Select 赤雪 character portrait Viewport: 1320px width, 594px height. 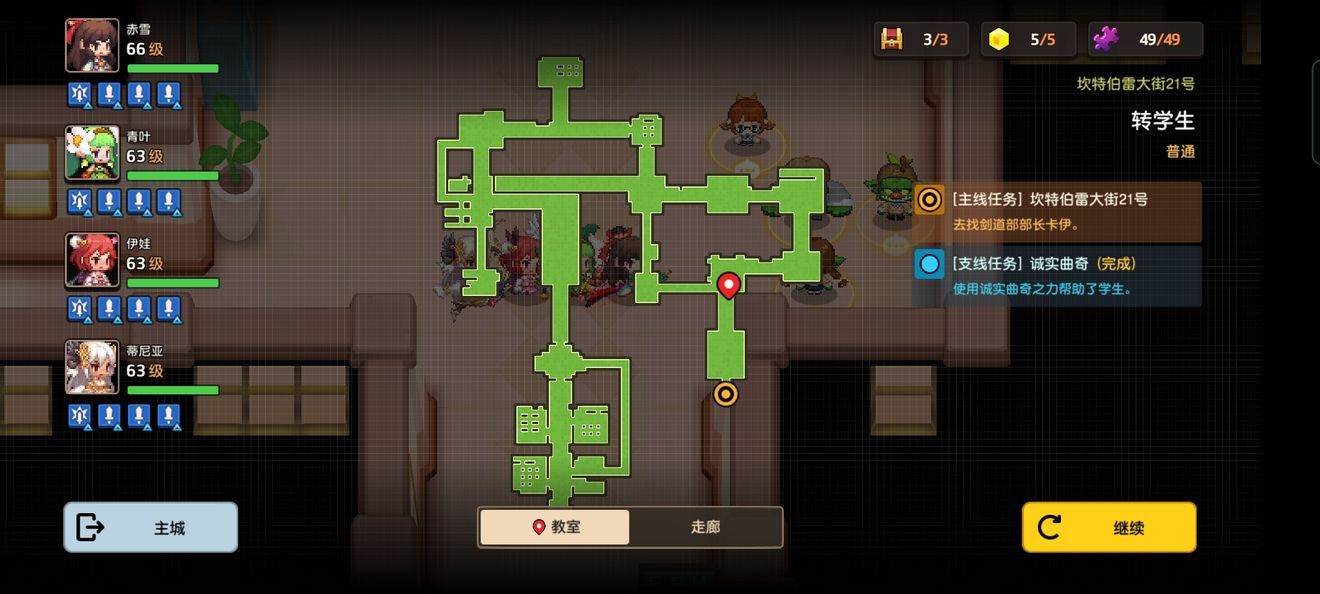pyautogui.click(x=92, y=46)
